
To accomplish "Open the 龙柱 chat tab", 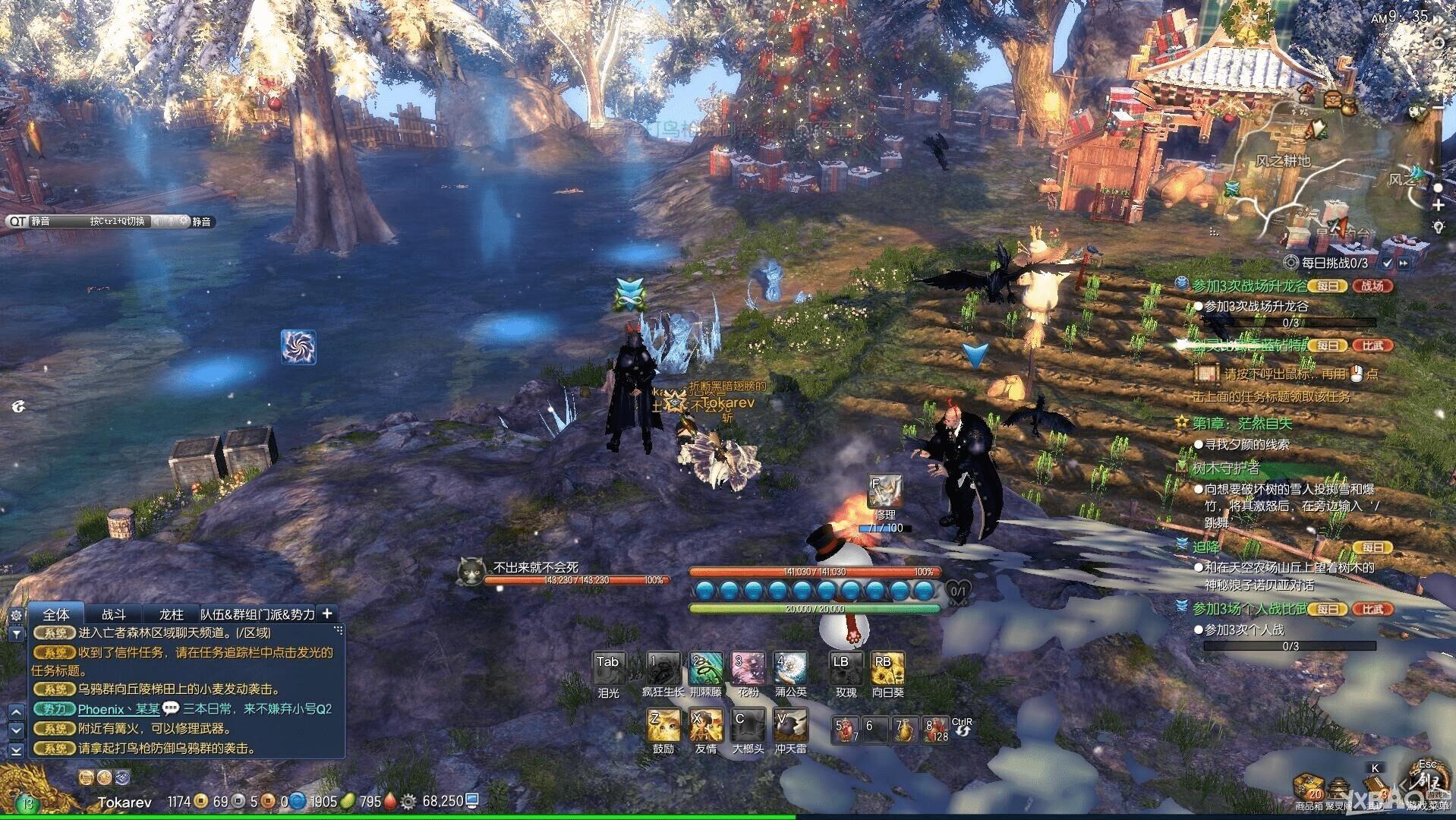I will 172,614.
